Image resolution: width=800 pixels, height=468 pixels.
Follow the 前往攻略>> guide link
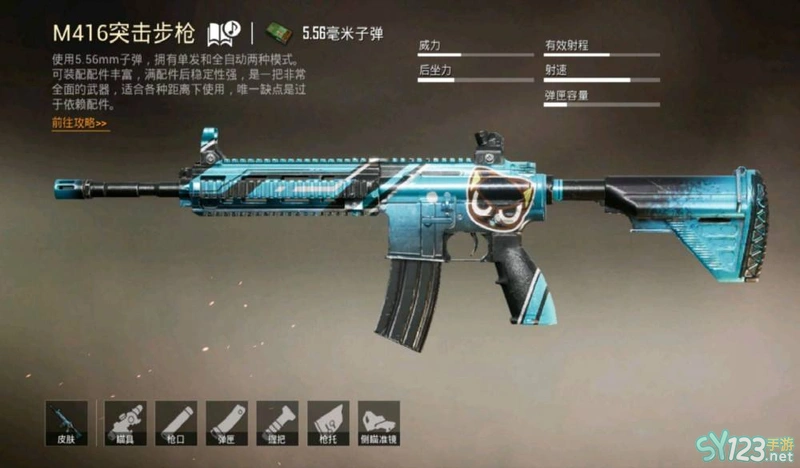(x=79, y=123)
